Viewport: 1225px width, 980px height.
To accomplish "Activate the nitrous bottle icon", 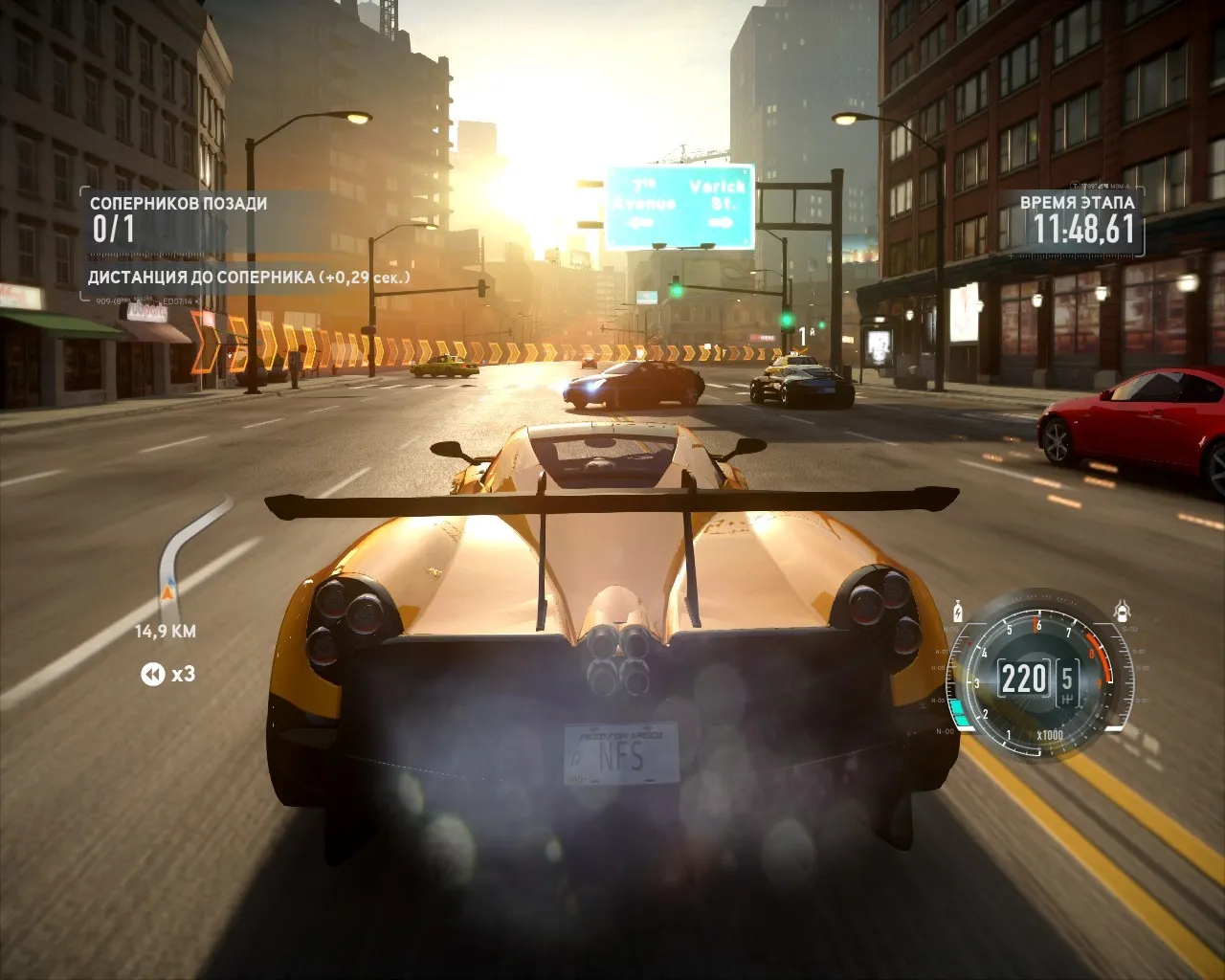I will point(958,611).
